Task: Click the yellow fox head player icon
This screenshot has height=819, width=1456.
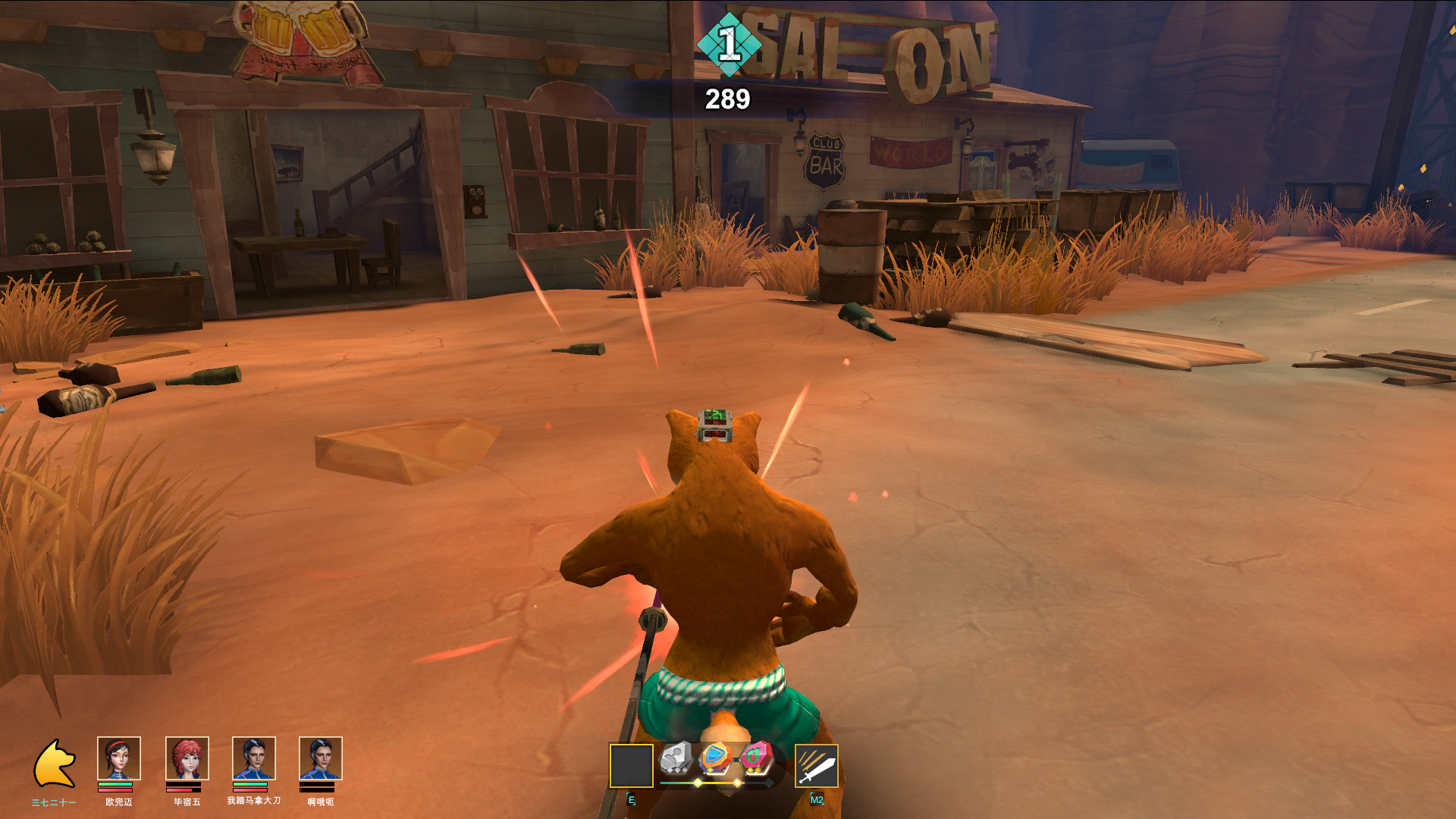Action: (55, 764)
